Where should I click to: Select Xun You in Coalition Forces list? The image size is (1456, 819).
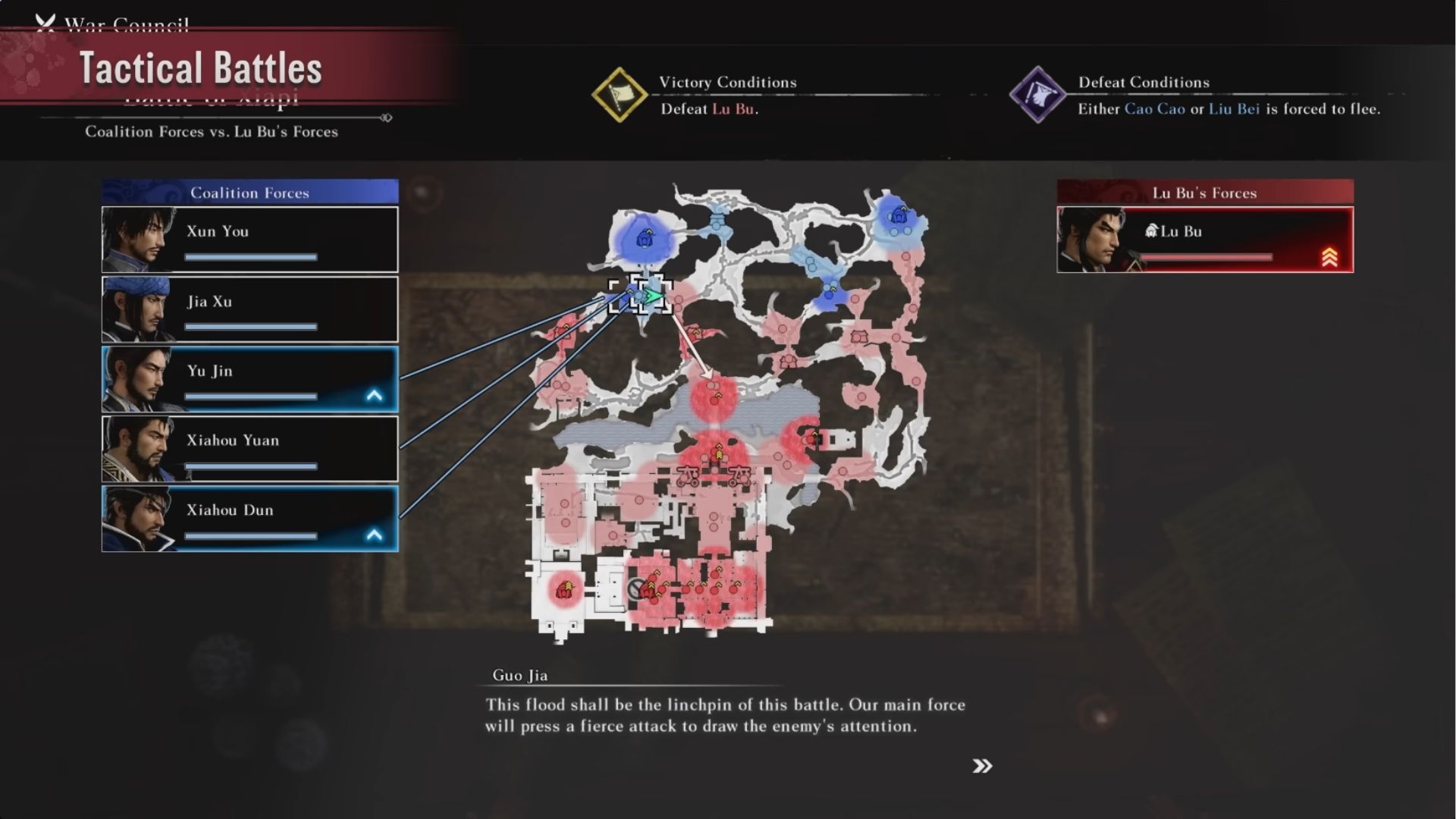249,240
